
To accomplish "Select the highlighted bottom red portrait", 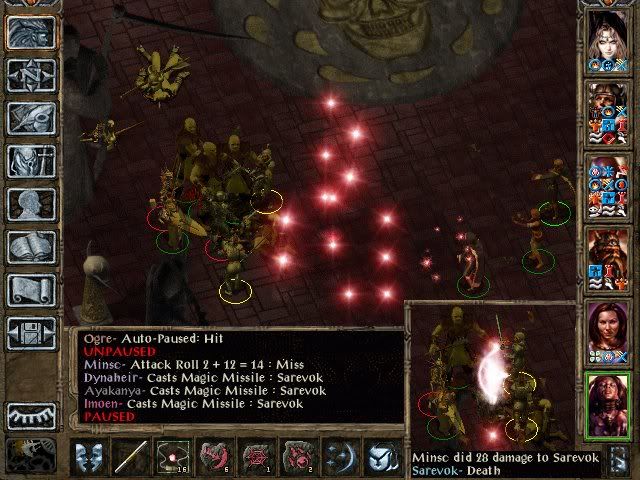I will pyautogui.click(x=609, y=403).
